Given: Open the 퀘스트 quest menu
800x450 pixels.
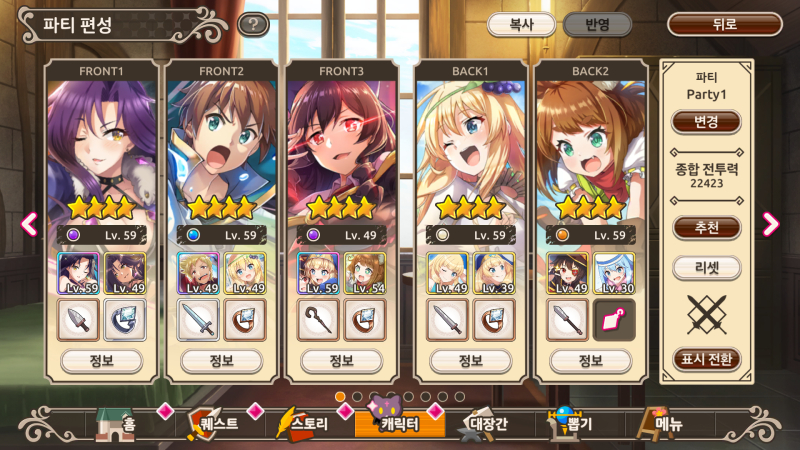Looking at the screenshot, I should [211, 425].
